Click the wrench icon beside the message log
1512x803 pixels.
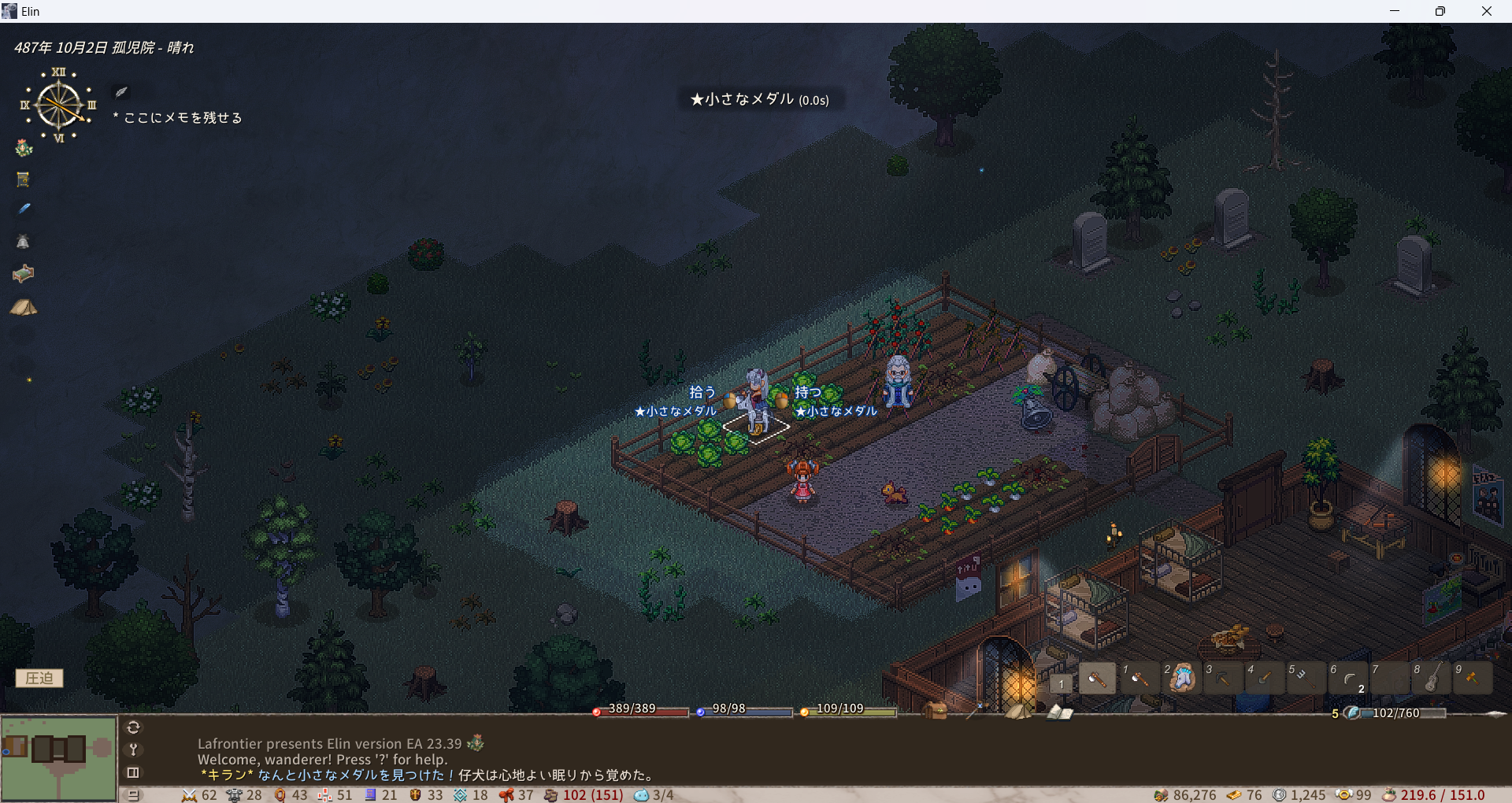(134, 749)
